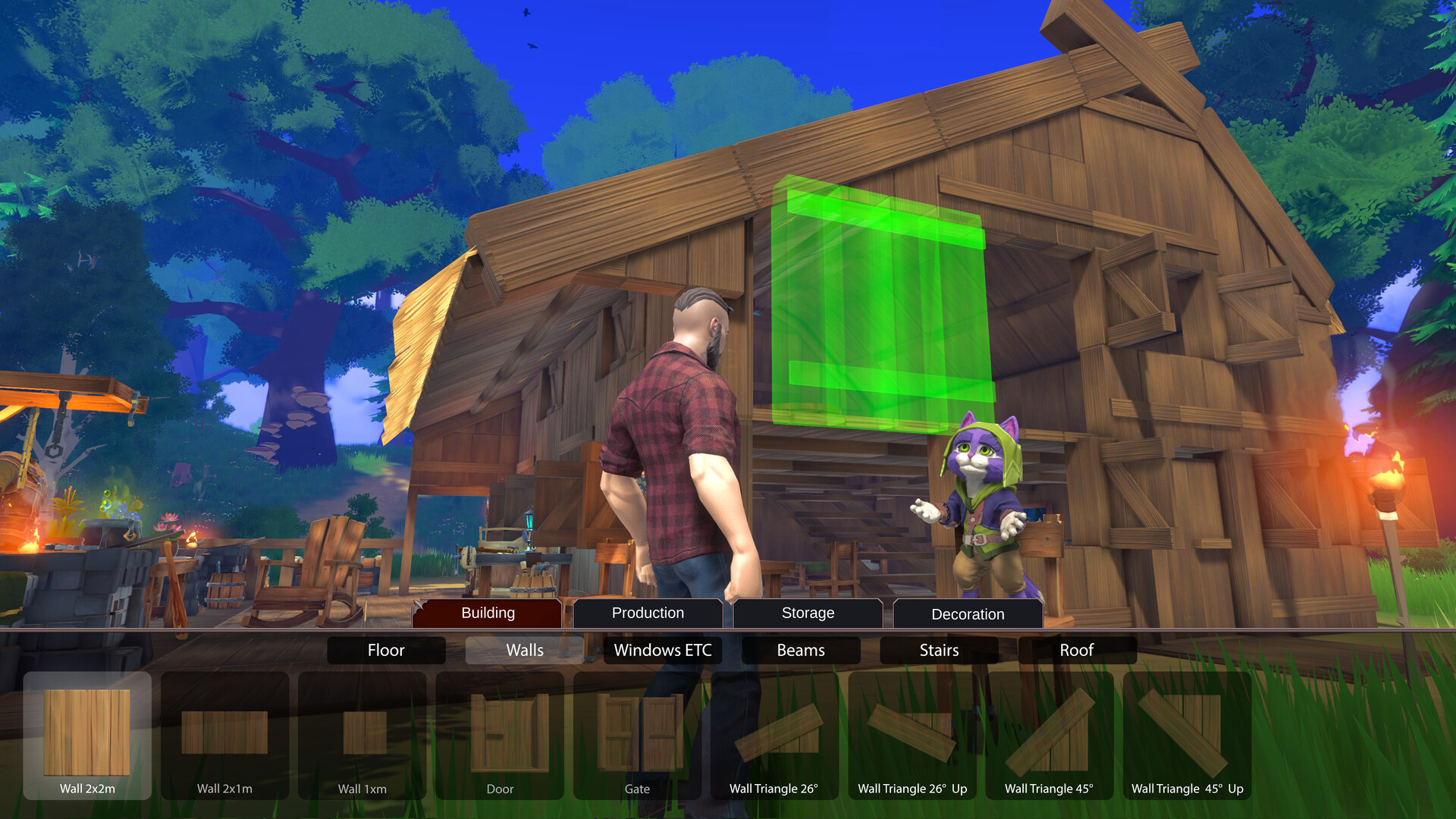This screenshot has width=1456, height=819.
Task: Open the Floor category
Action: pyautogui.click(x=385, y=650)
